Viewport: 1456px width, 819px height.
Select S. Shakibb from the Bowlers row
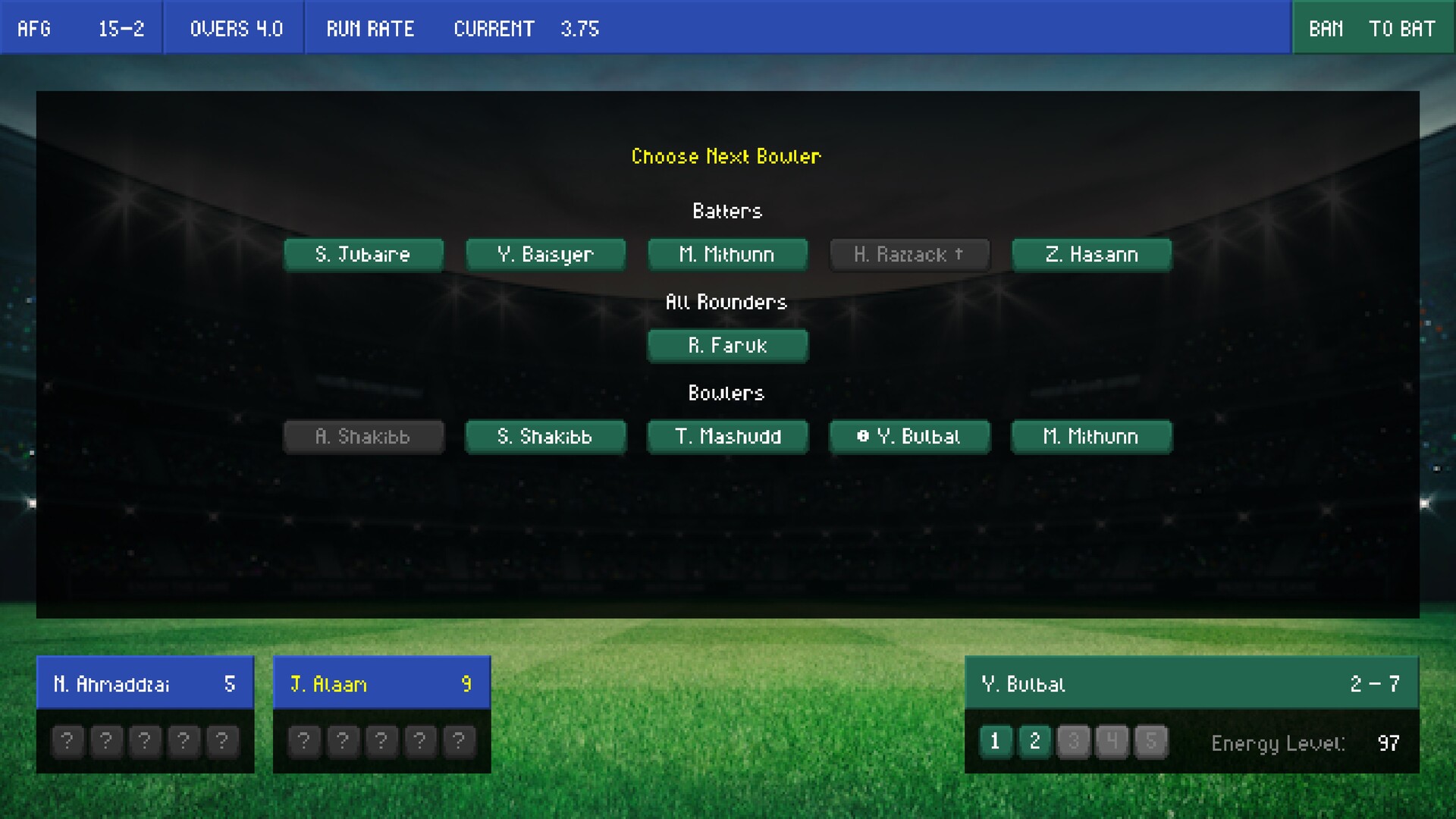545,437
